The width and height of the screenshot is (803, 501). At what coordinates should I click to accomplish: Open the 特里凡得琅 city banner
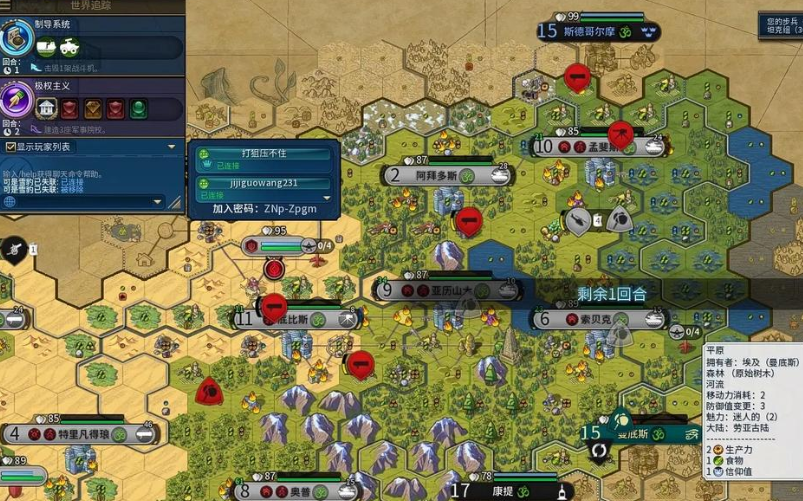click(81, 434)
